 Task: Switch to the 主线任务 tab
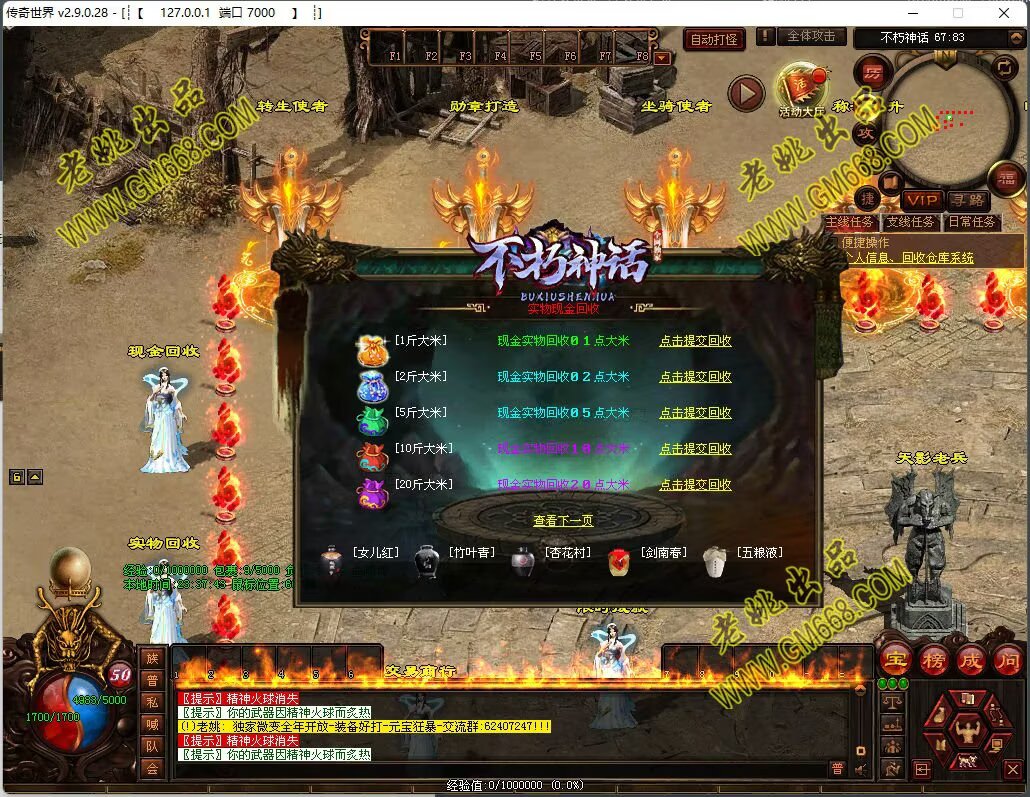point(849,222)
